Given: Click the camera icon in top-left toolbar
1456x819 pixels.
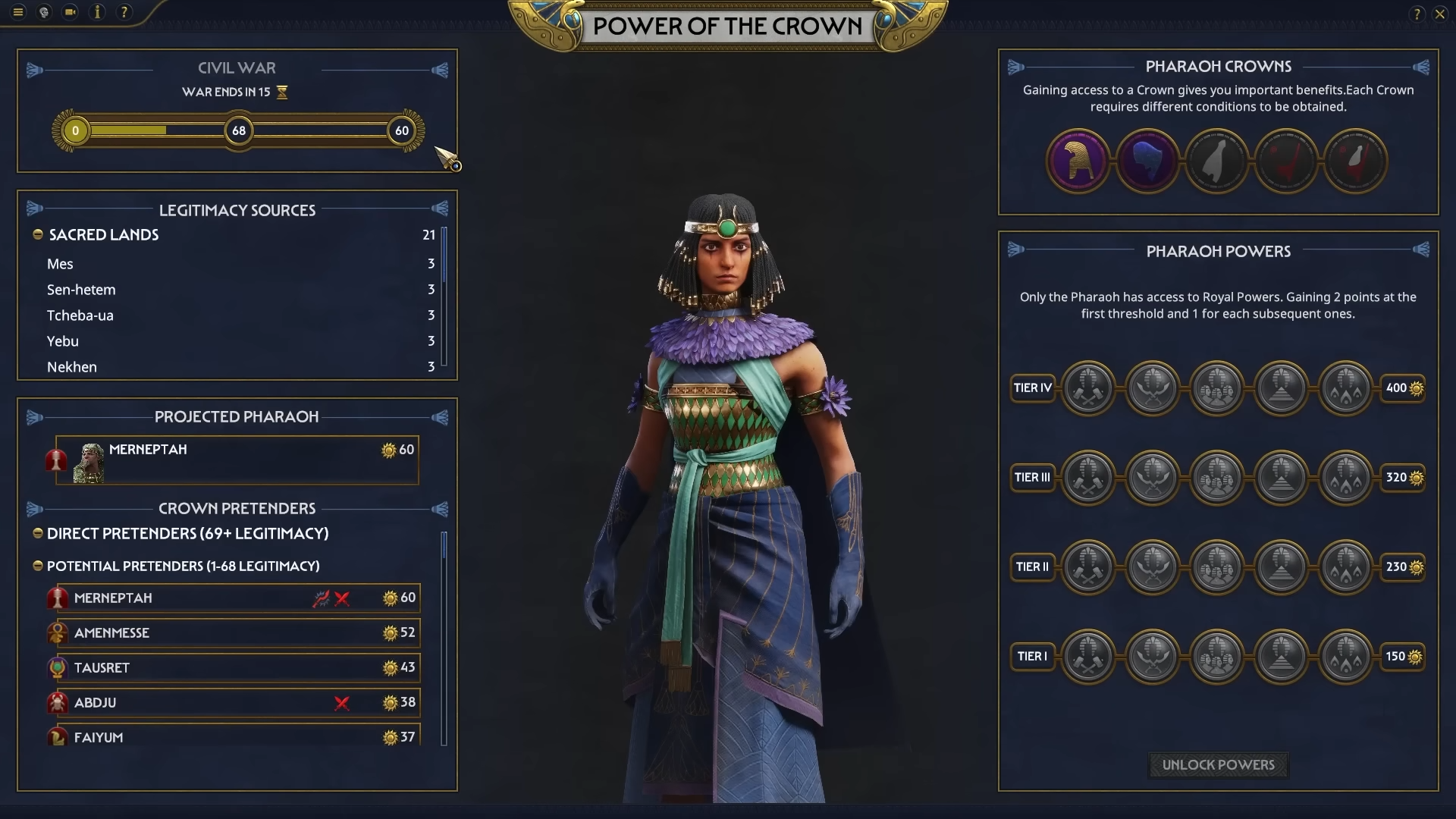Looking at the screenshot, I should click(x=70, y=12).
